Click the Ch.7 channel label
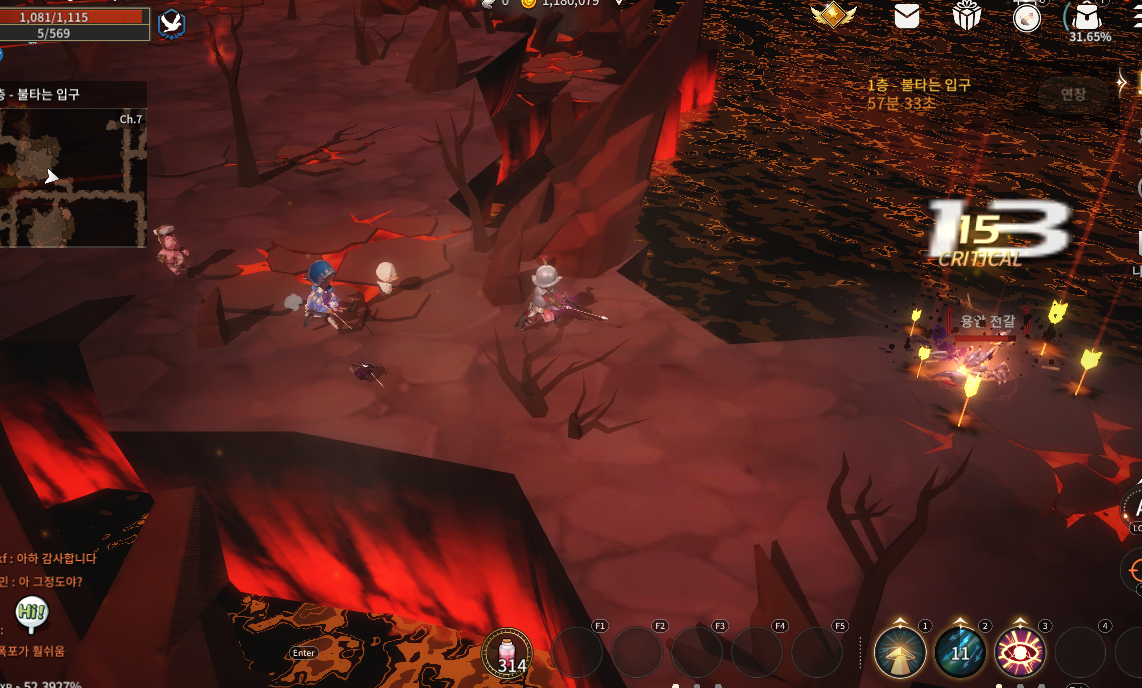 [131, 119]
